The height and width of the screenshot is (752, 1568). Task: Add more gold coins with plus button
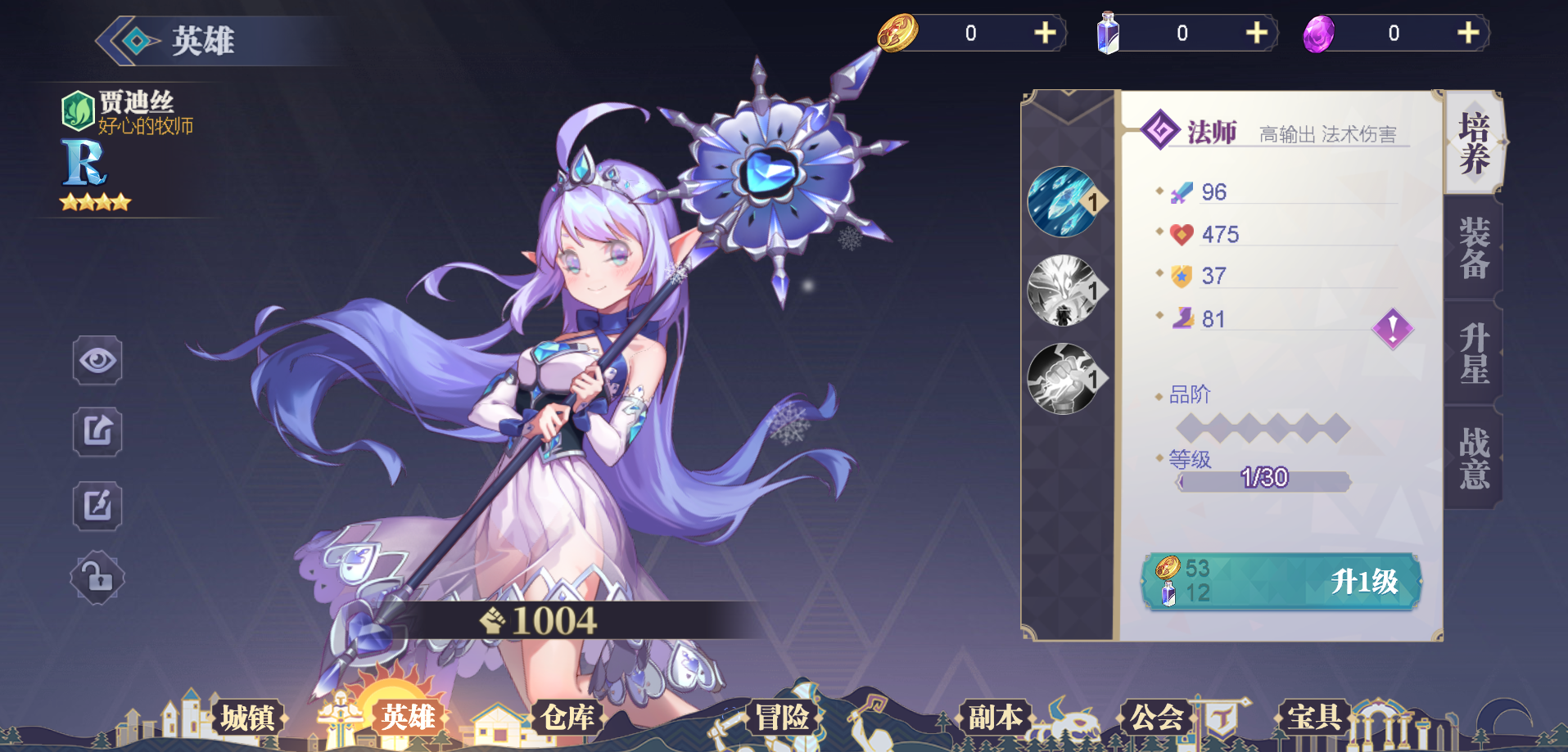[x=1045, y=33]
